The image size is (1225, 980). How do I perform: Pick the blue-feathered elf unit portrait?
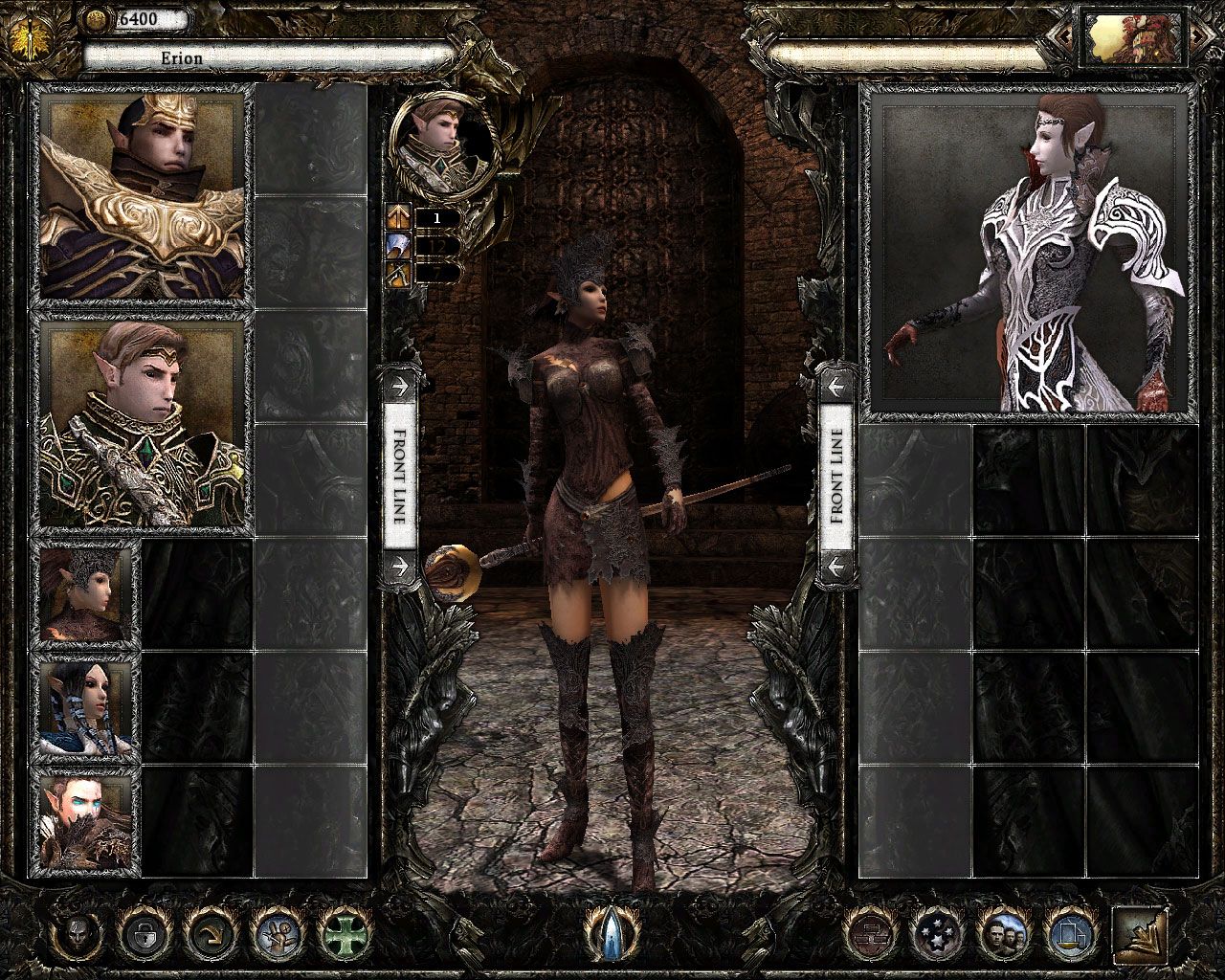tap(85, 707)
